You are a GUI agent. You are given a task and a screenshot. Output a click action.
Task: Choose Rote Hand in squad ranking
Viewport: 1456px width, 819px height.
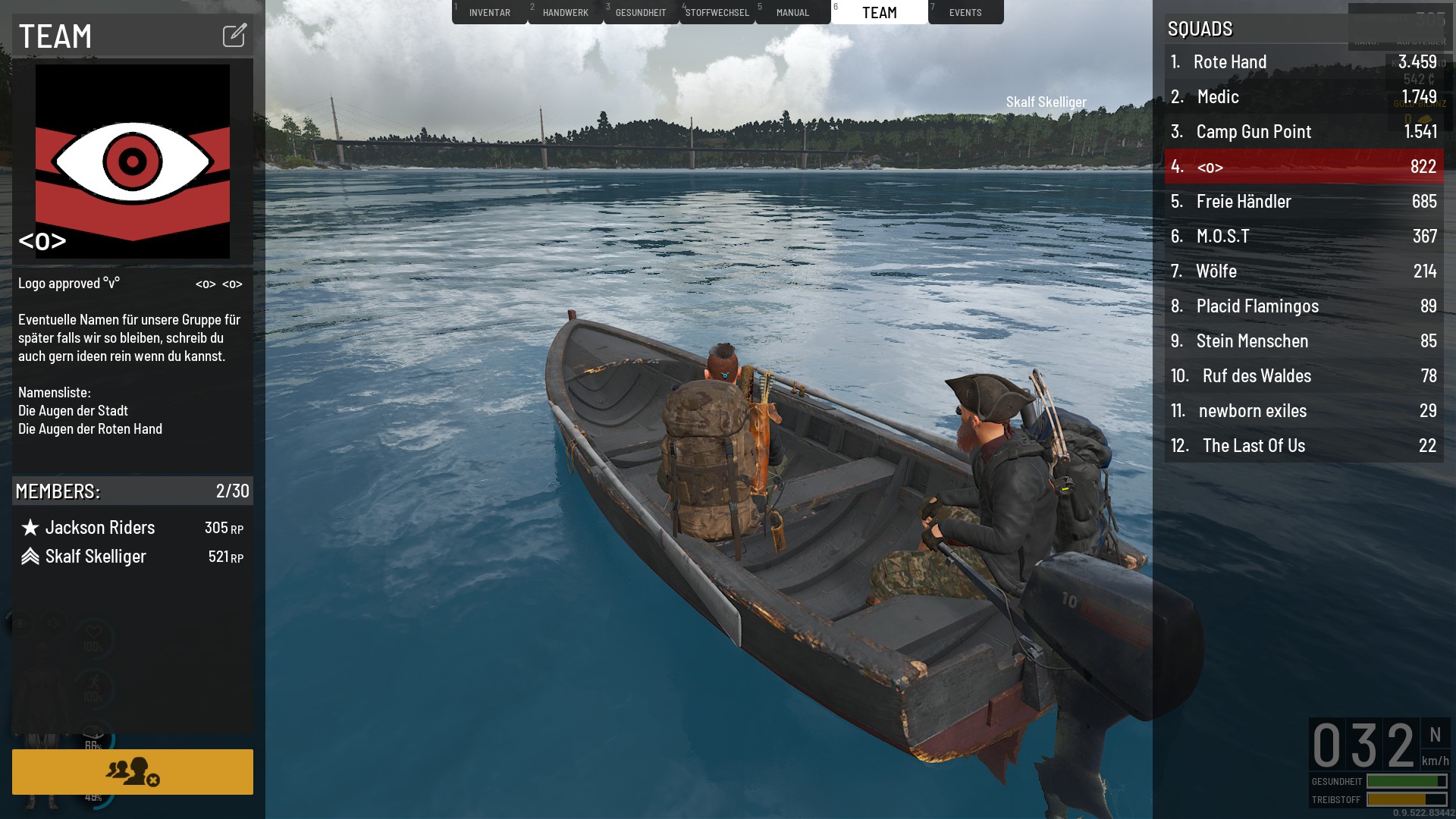1304,62
